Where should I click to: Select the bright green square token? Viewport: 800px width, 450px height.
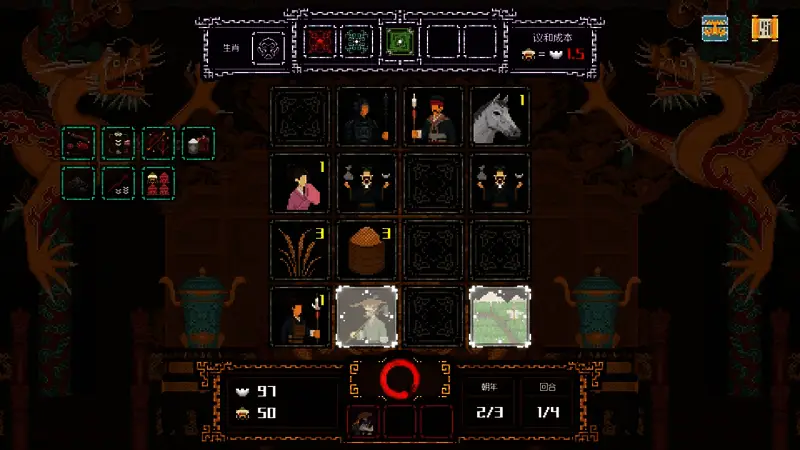pos(400,43)
